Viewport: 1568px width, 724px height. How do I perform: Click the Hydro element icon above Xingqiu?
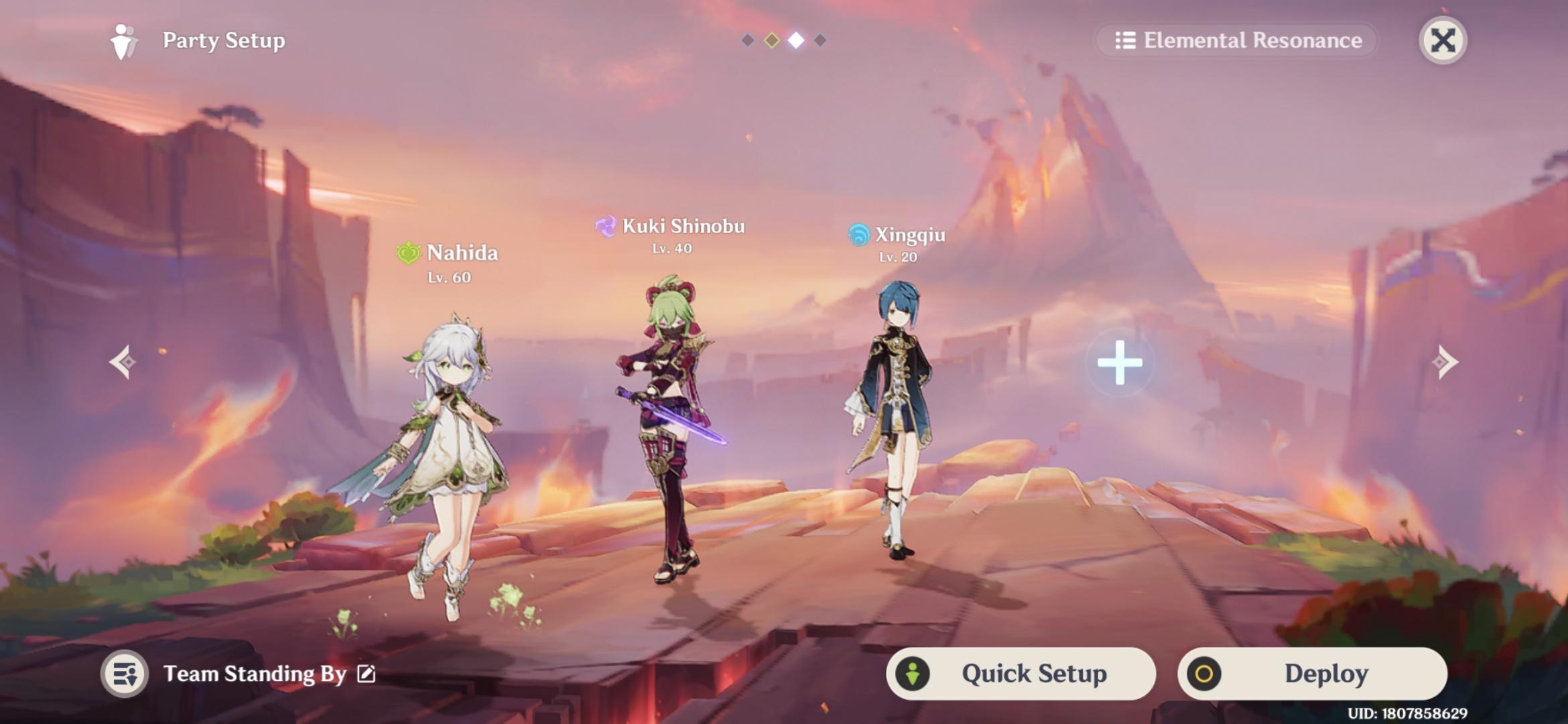pos(858,236)
